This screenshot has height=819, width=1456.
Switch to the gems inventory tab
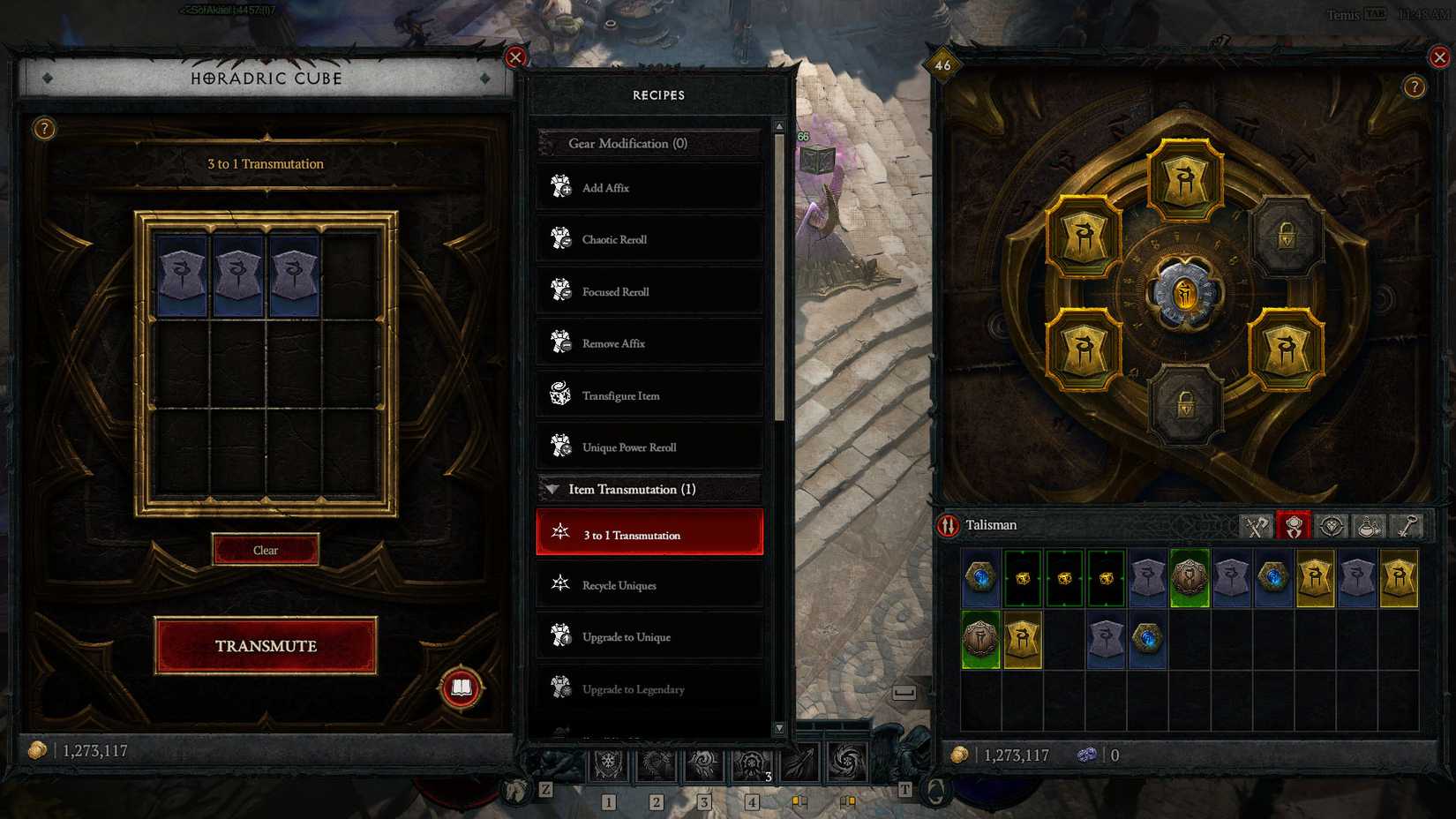[1330, 526]
